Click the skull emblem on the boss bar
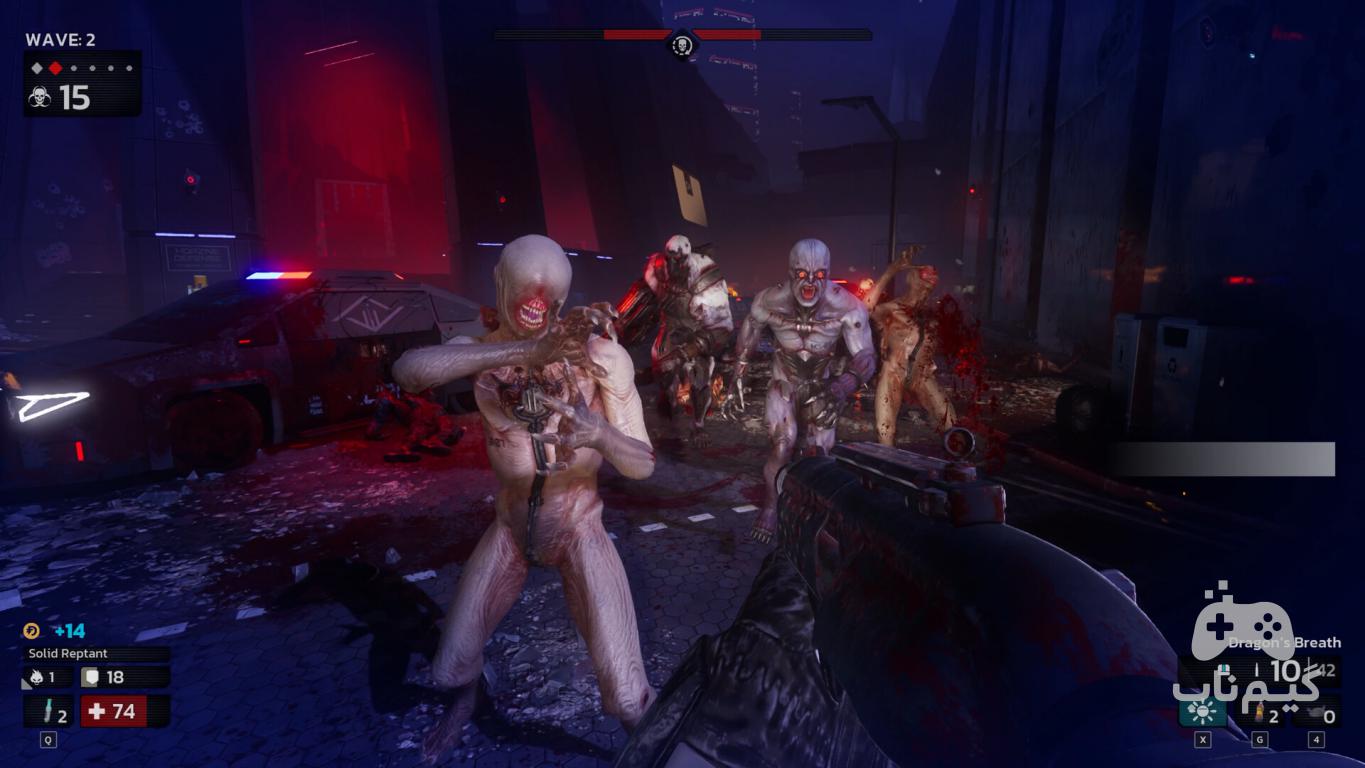Viewport: 1365px width, 768px height. [x=682, y=44]
